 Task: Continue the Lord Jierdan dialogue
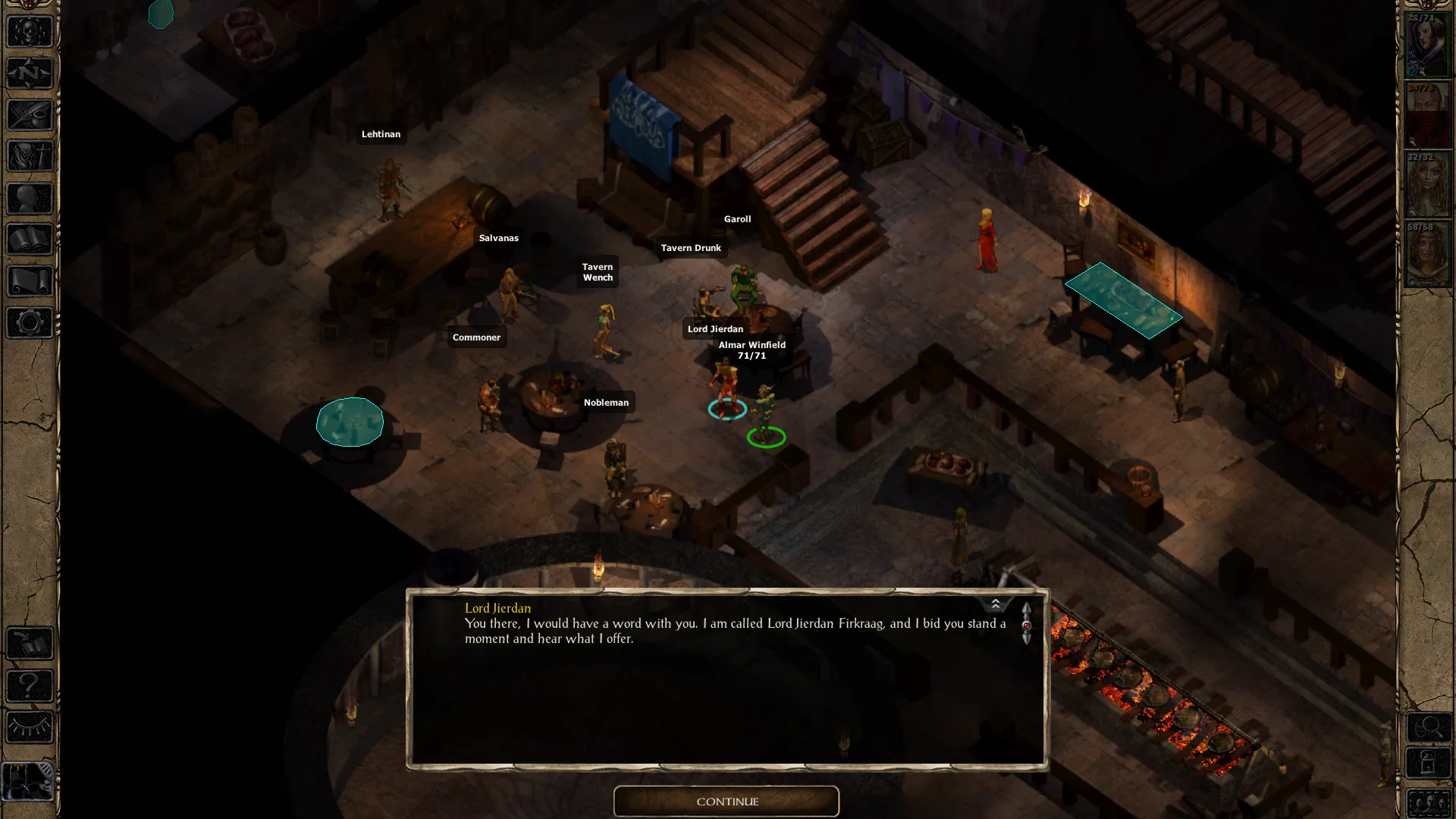click(x=726, y=802)
